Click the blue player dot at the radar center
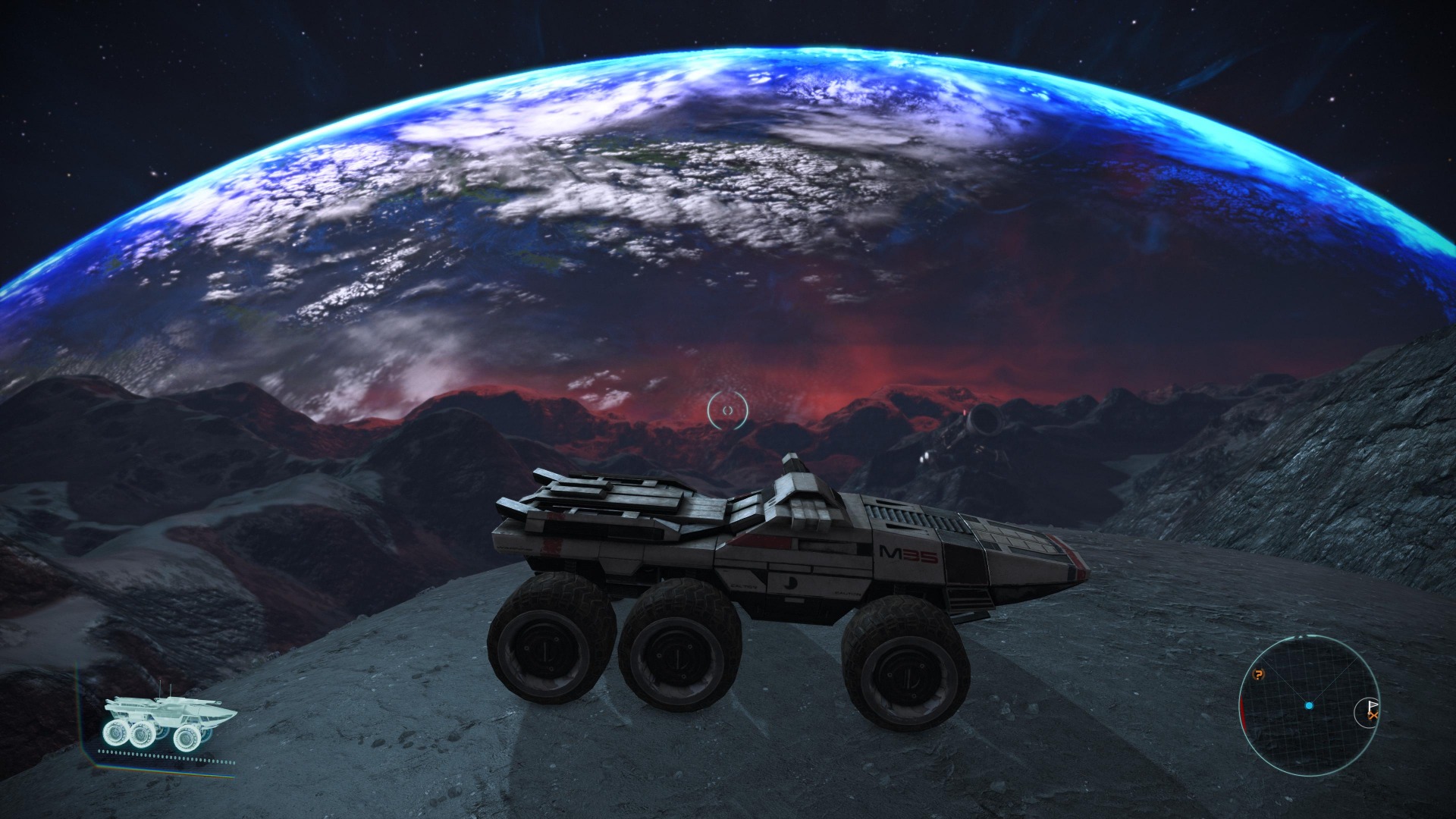This screenshot has height=819, width=1456. [x=1309, y=706]
